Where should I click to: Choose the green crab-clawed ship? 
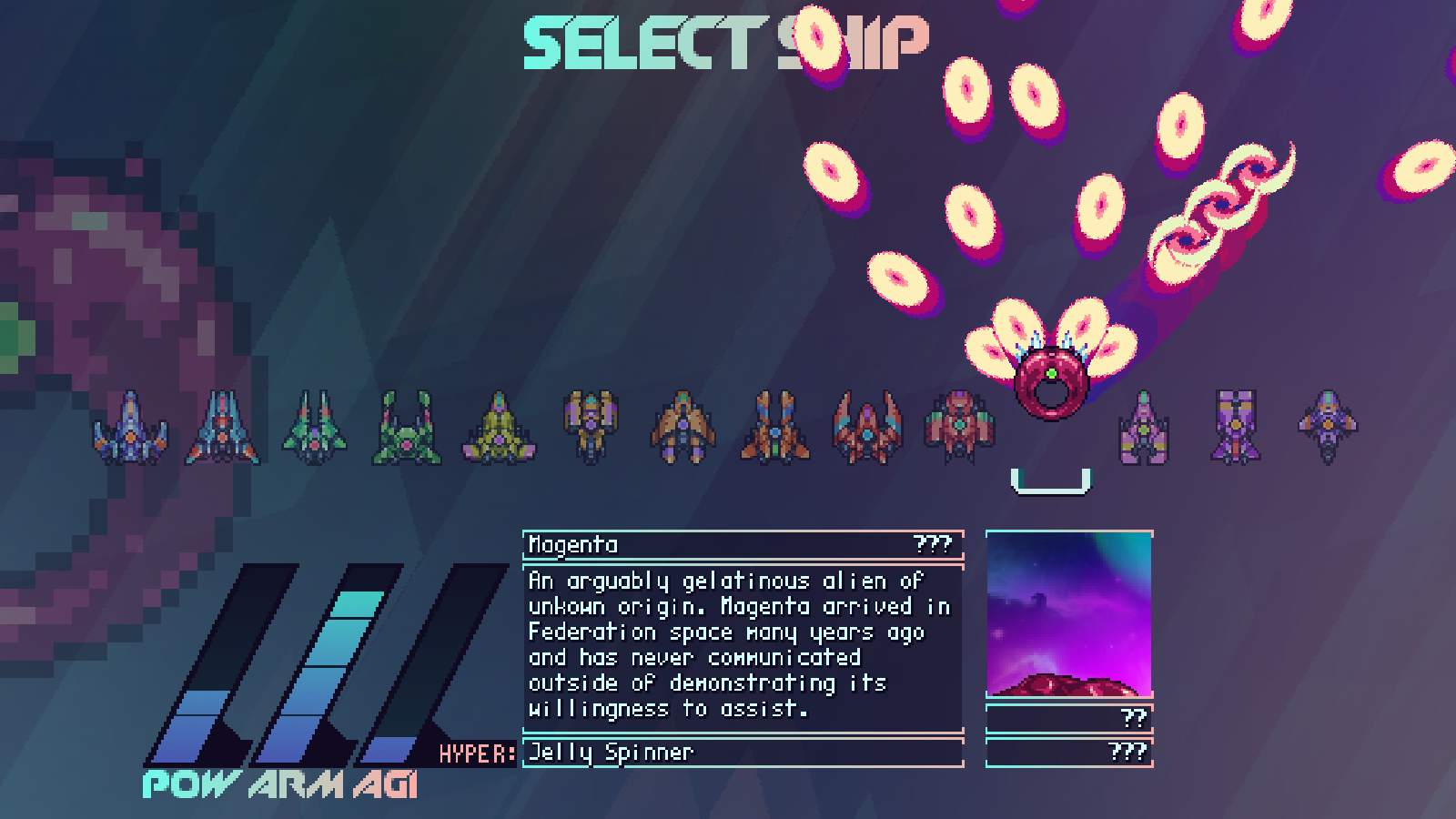(x=407, y=428)
